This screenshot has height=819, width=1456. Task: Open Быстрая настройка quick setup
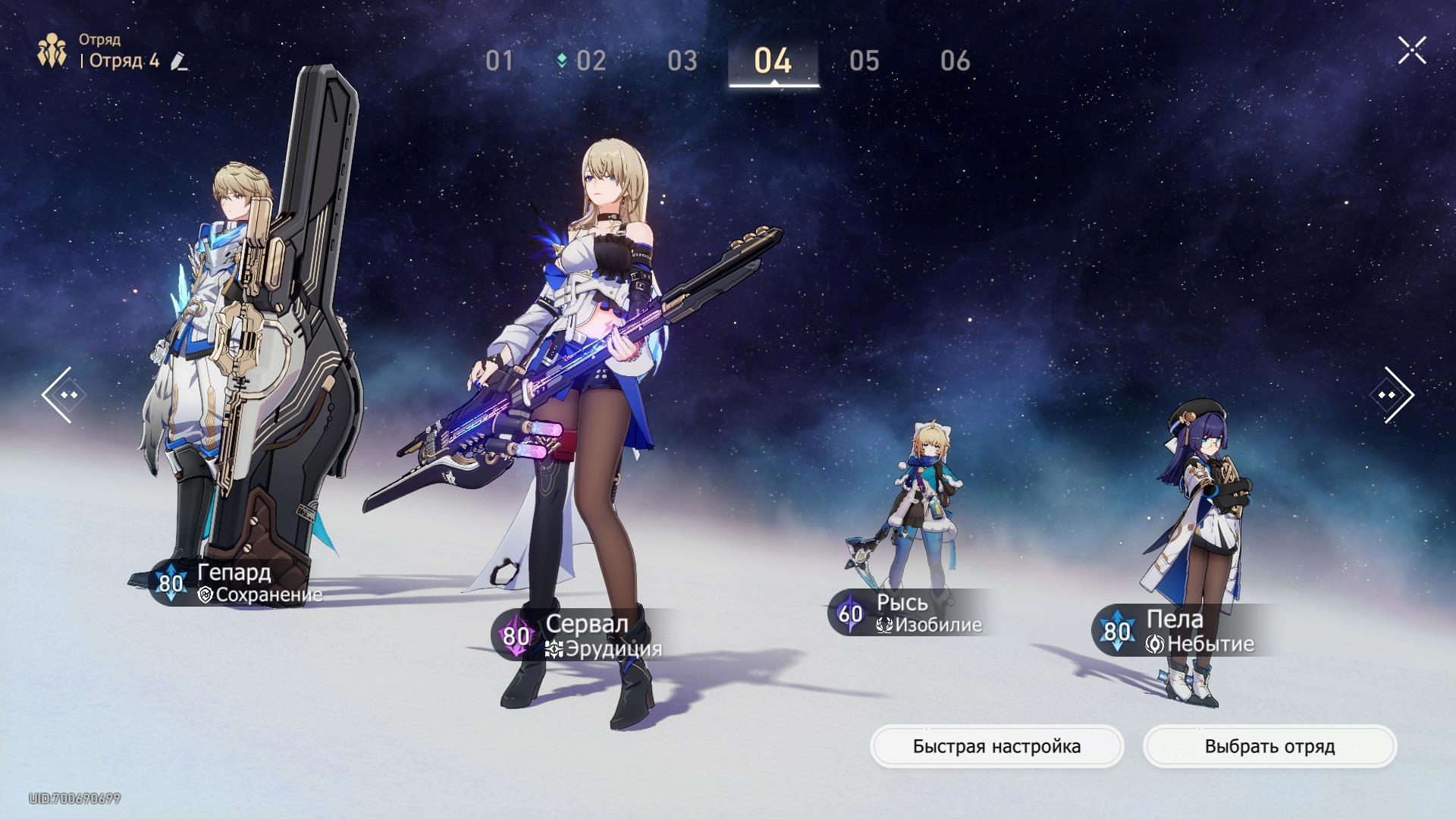996,747
